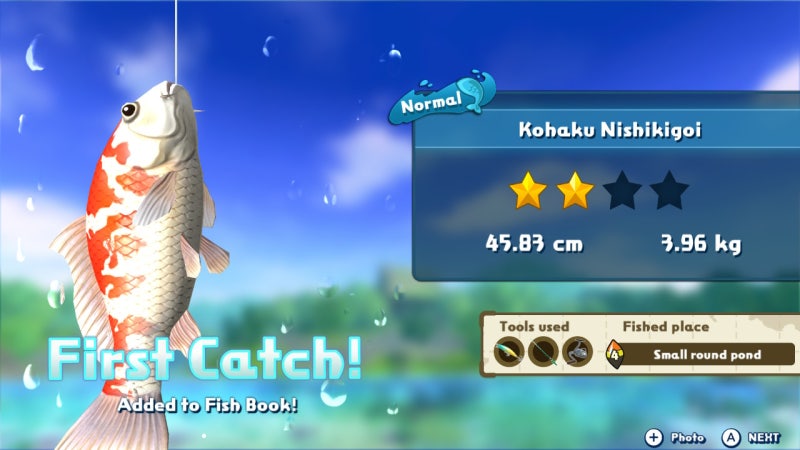The image size is (800, 450).
Task: Select the fishing lure tool icon
Action: tap(510, 352)
